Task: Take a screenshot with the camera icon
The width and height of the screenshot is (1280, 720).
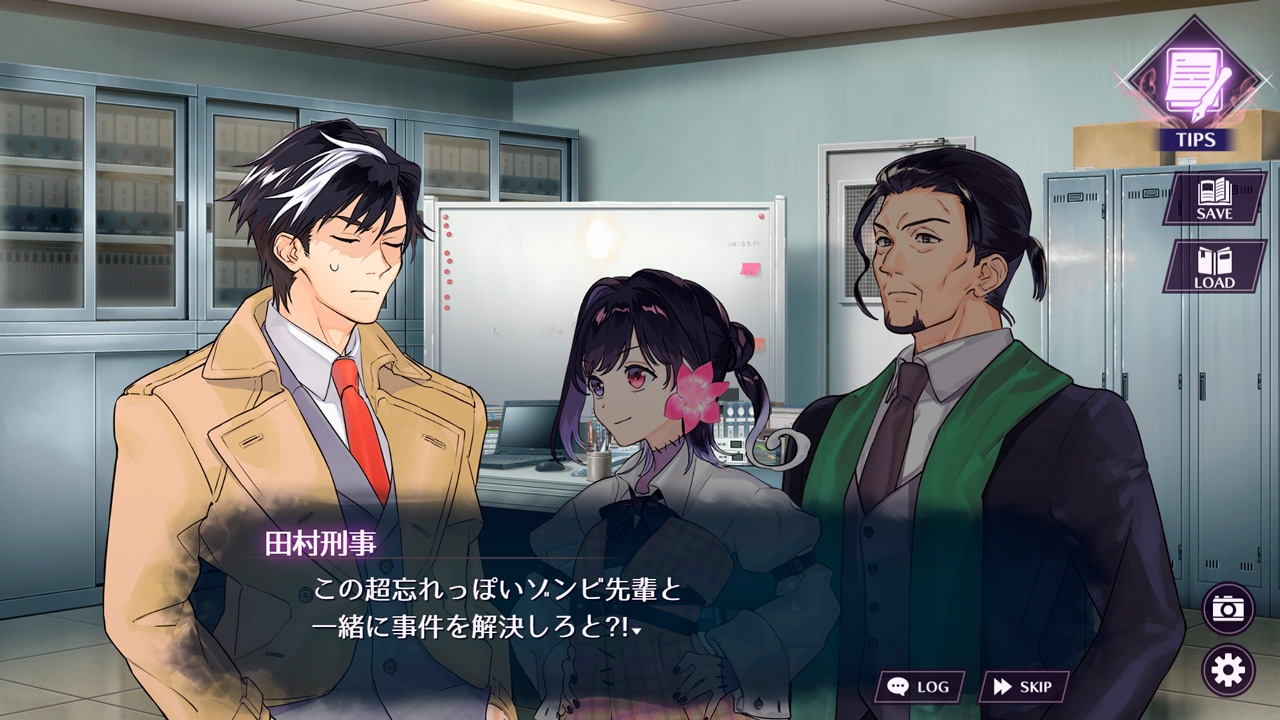Action: (1227, 608)
